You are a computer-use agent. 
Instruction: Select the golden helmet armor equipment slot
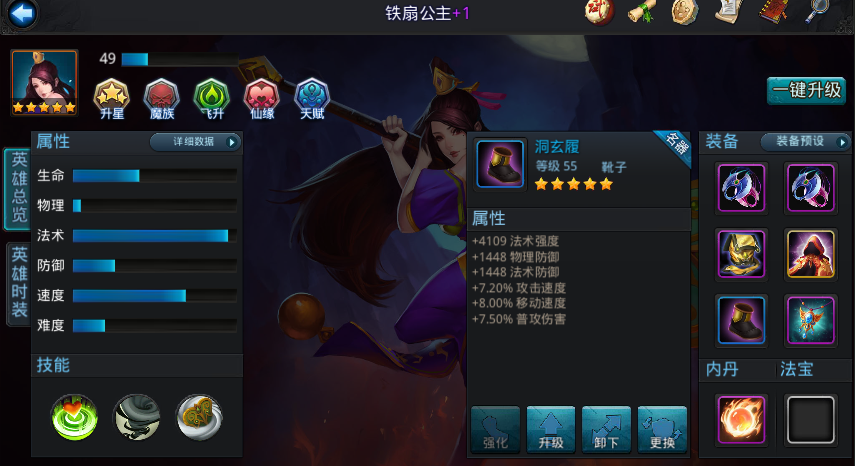(x=741, y=254)
